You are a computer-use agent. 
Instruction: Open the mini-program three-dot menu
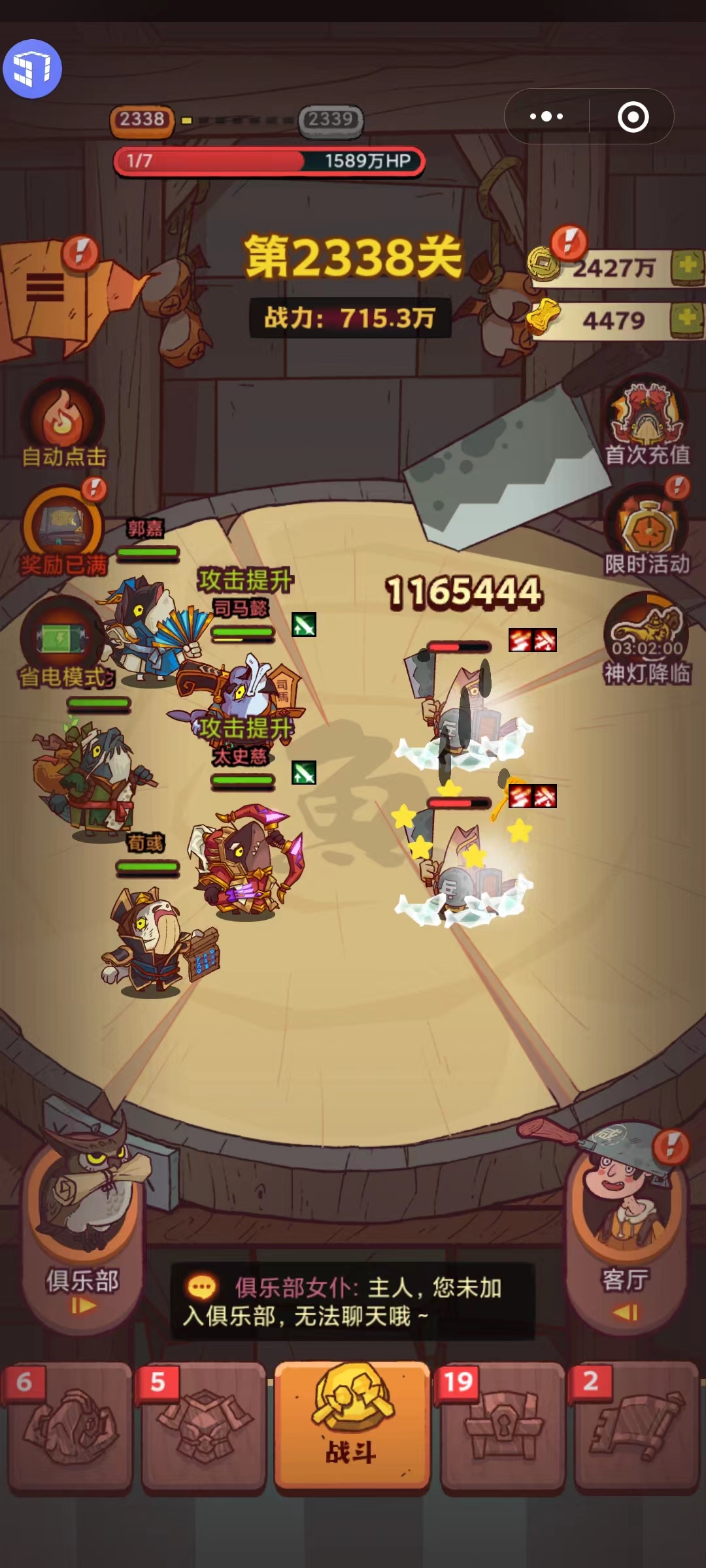(x=546, y=117)
